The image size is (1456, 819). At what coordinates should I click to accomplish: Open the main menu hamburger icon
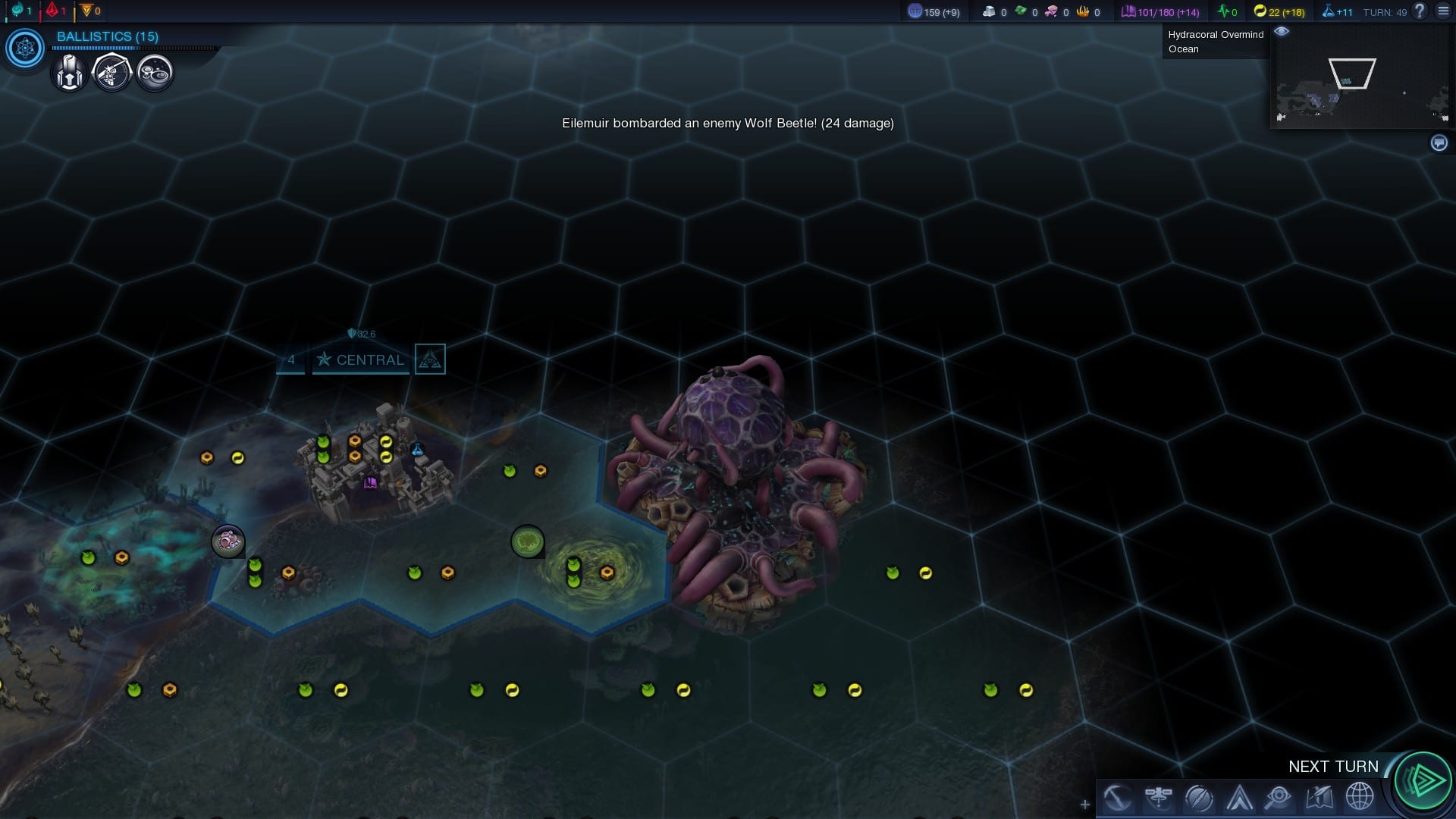coord(1442,11)
